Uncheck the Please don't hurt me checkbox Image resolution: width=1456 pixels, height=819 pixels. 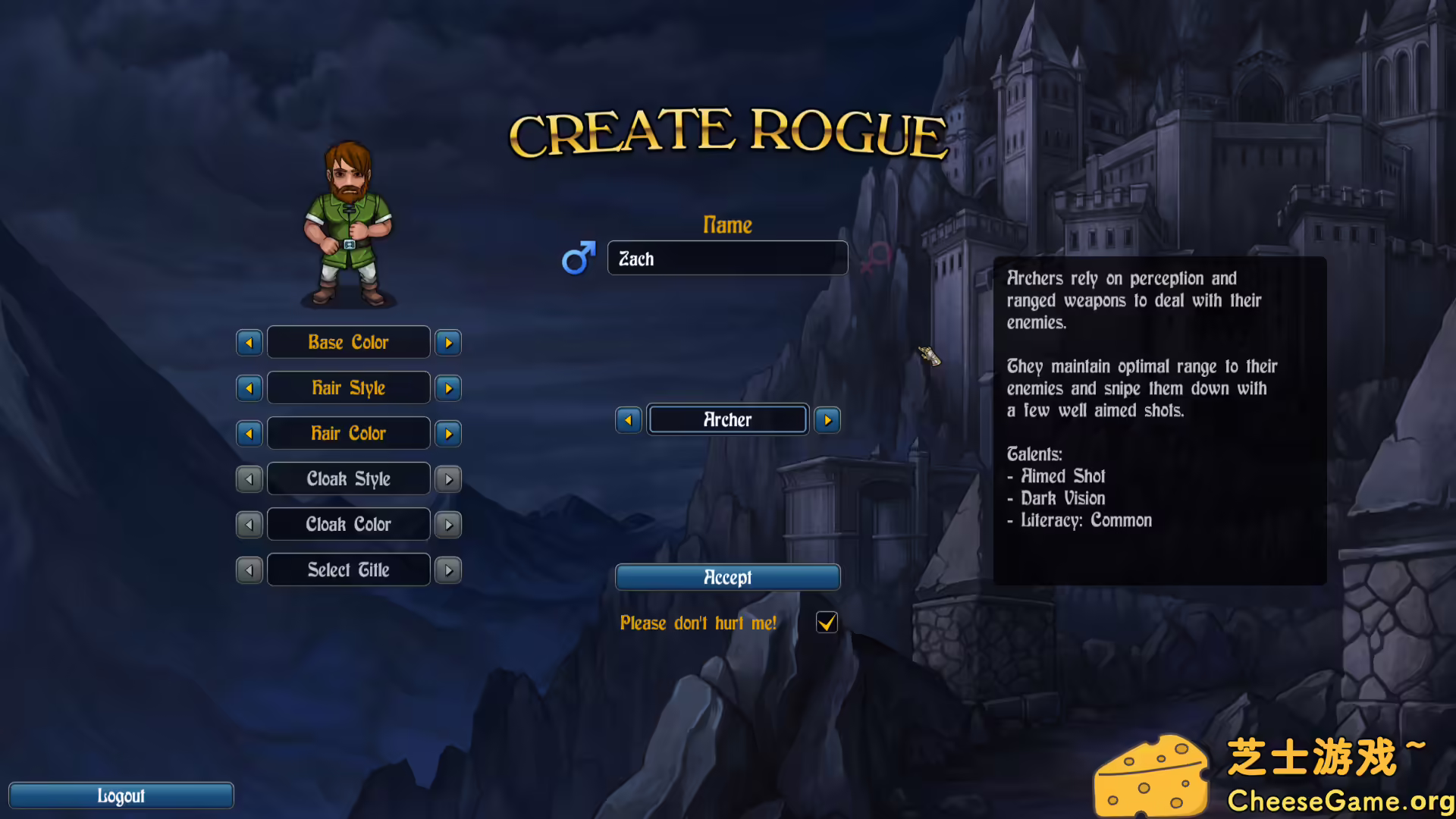point(826,623)
